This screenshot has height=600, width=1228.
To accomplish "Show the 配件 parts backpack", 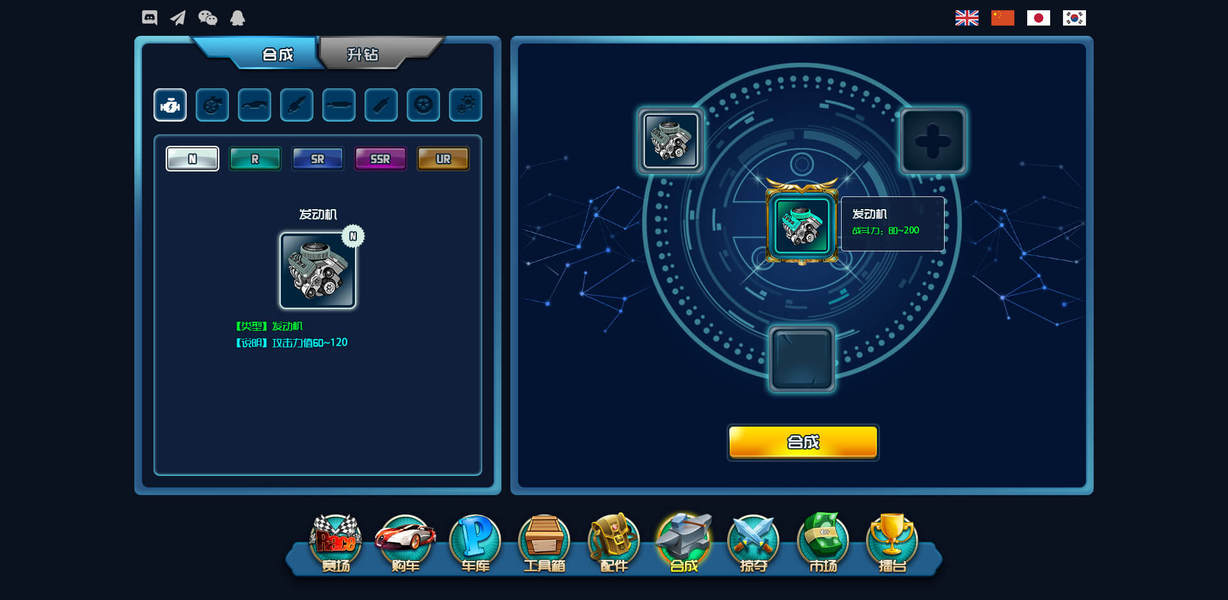I will [613, 543].
